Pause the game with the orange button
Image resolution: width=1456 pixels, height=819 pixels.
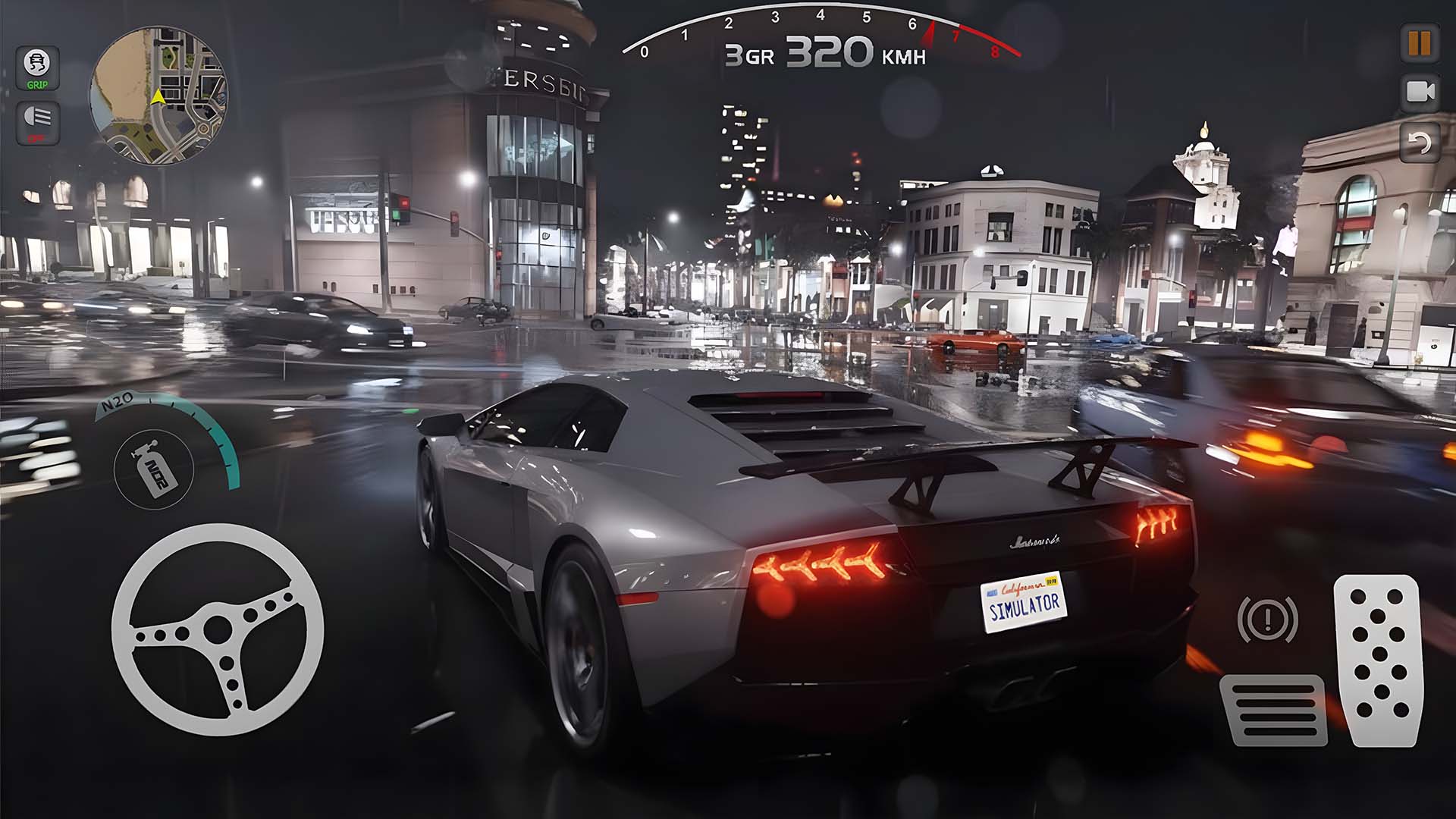1420,43
